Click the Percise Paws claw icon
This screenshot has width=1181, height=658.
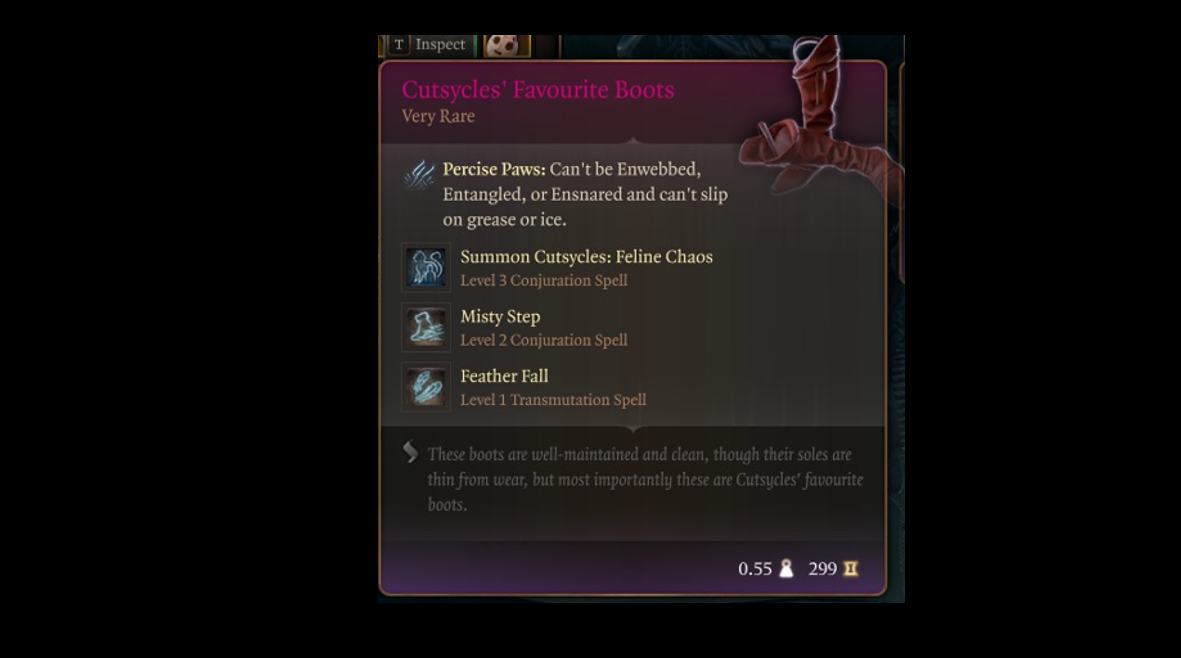418,175
